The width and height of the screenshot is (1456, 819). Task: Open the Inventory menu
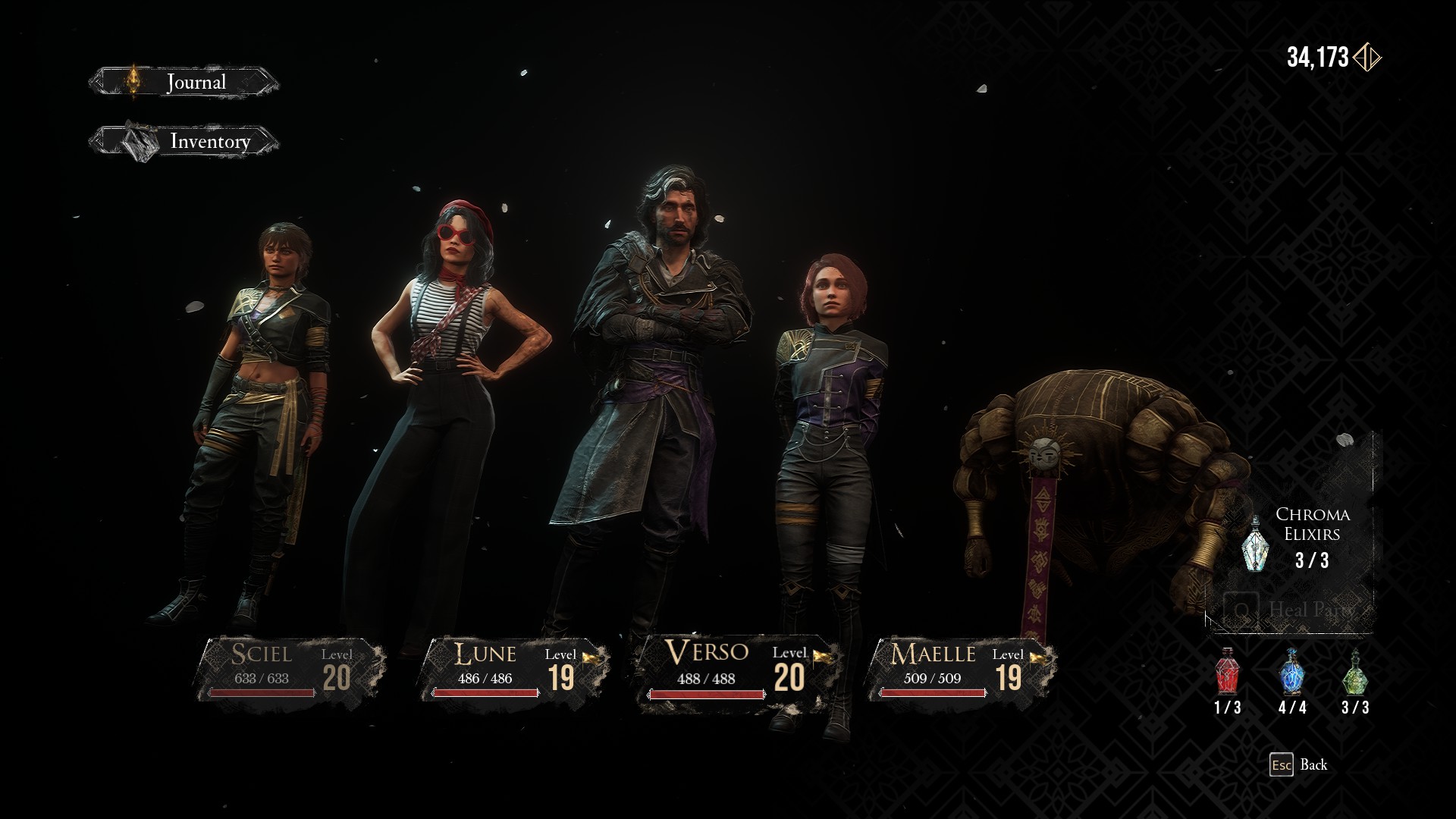pos(184,141)
